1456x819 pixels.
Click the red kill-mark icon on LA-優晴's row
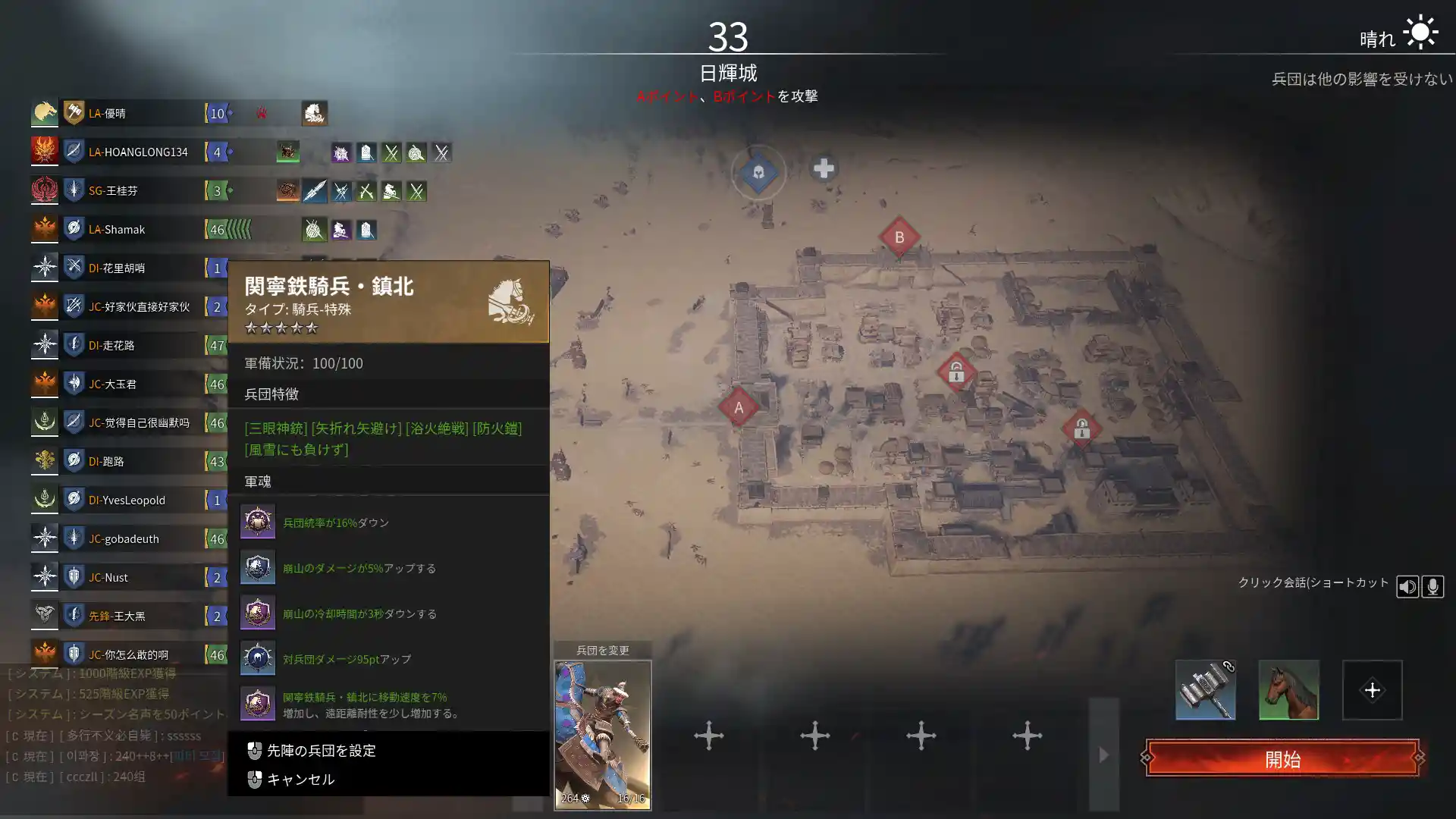coord(262,113)
